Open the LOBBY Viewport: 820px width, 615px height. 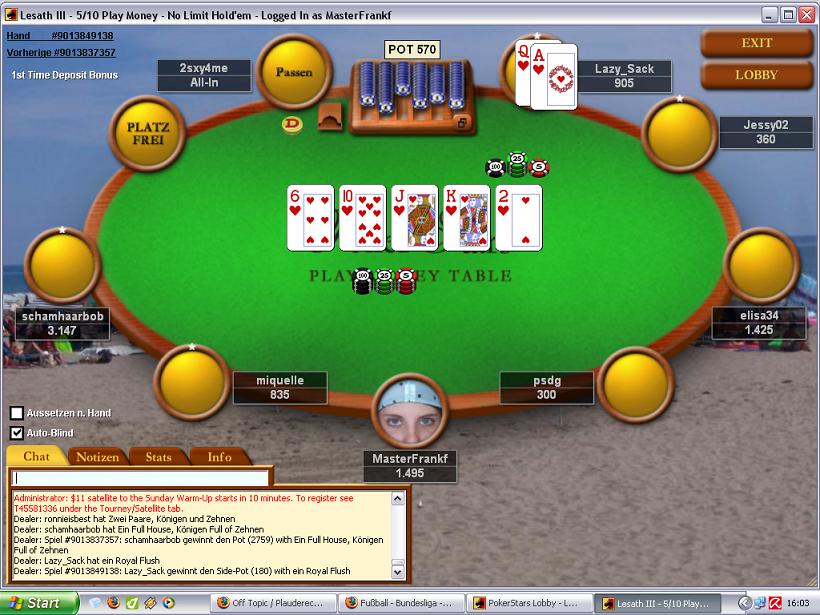pos(756,75)
